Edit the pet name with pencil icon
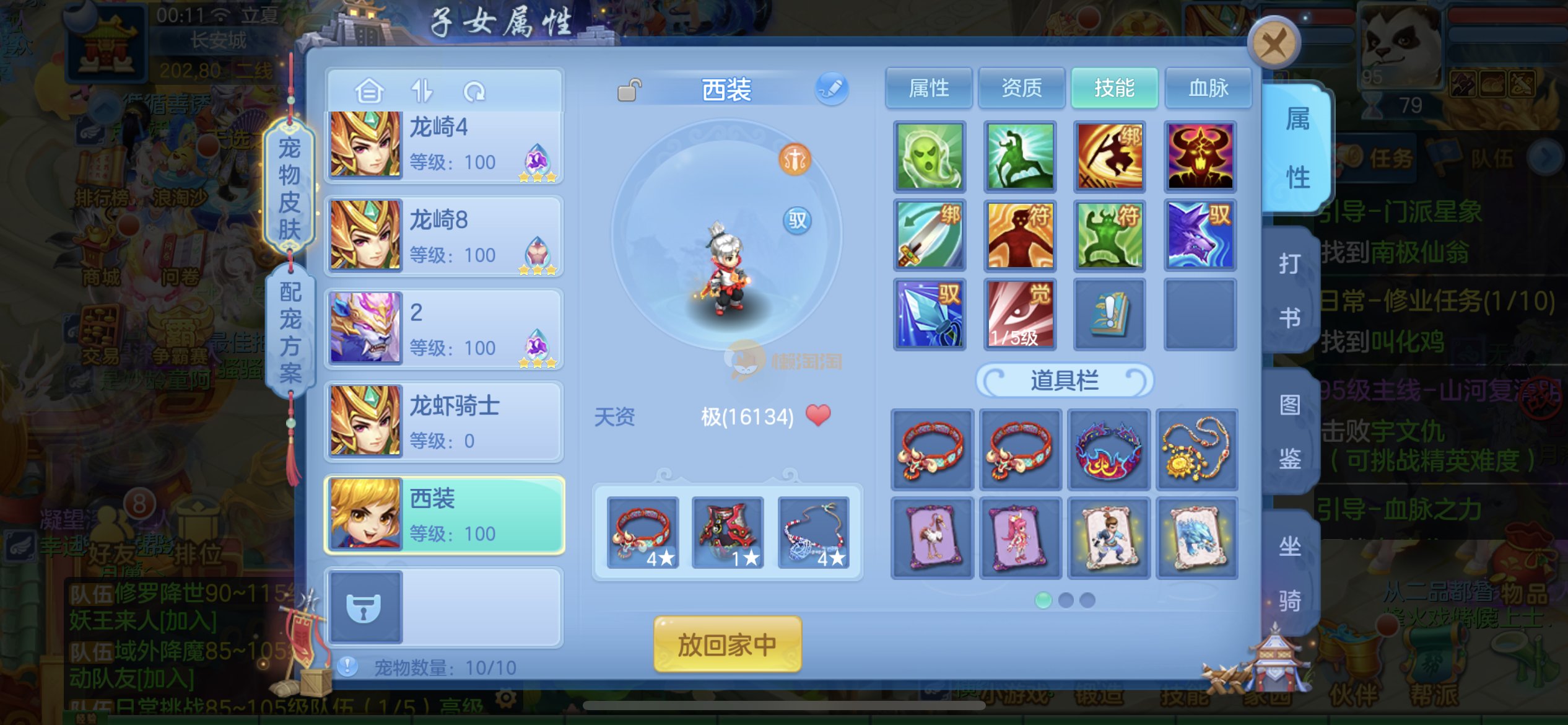Viewport: 1568px width, 725px height. pyautogui.click(x=832, y=88)
